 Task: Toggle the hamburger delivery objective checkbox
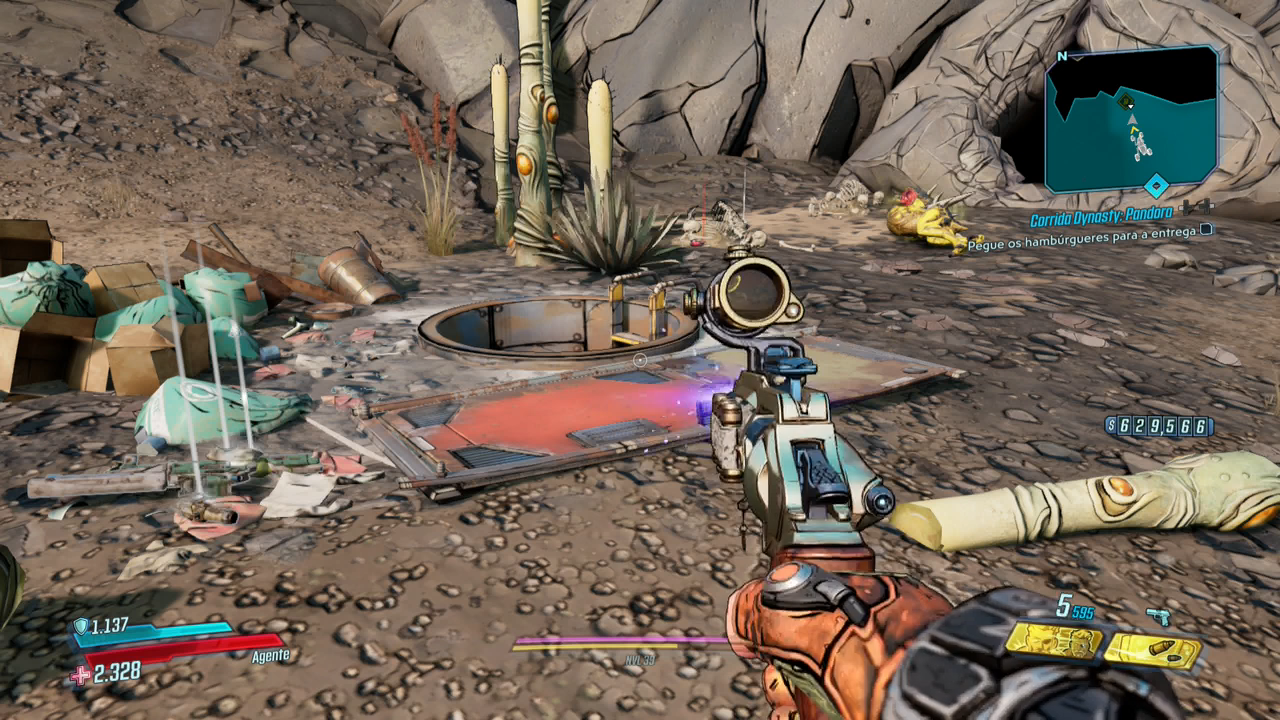1206,230
